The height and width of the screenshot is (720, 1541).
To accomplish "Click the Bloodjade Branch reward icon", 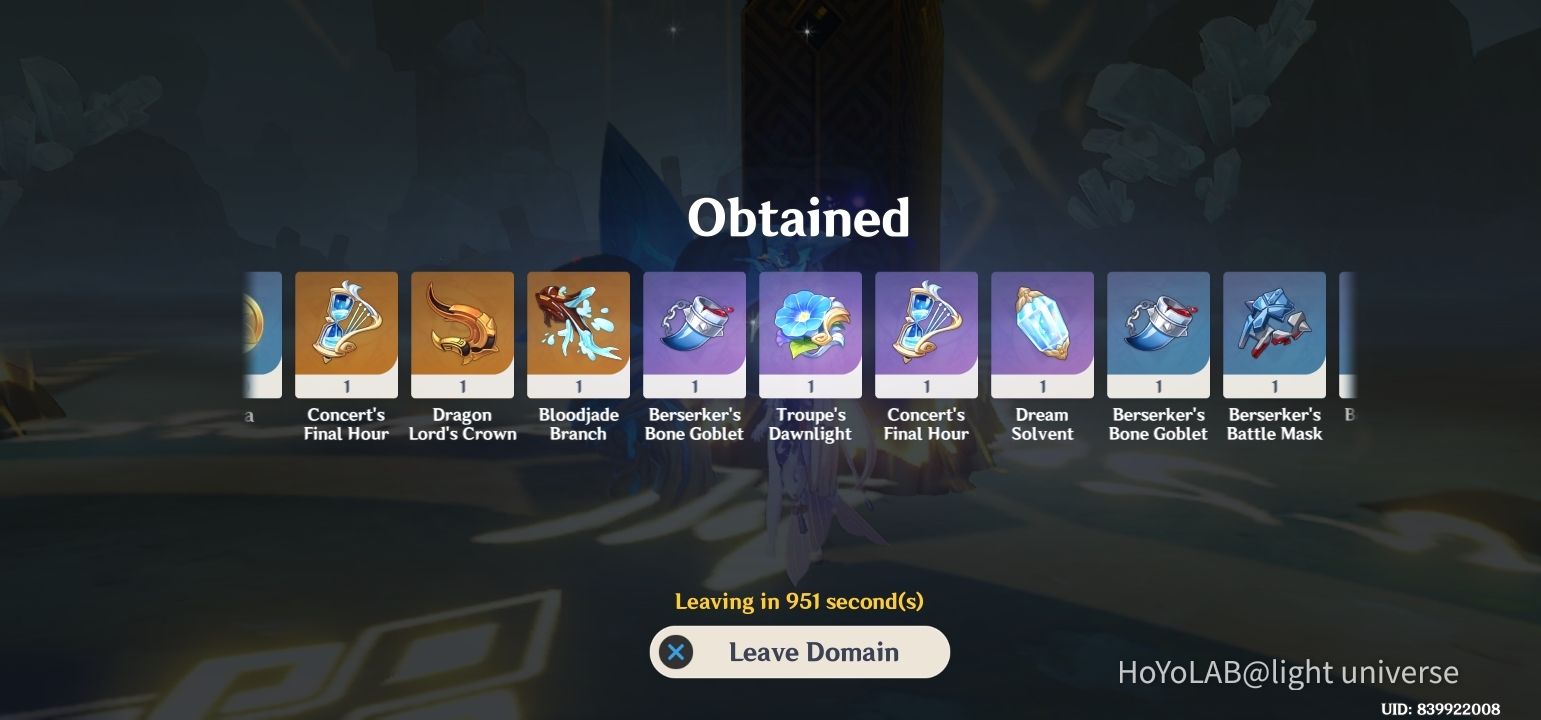I will tap(578, 332).
